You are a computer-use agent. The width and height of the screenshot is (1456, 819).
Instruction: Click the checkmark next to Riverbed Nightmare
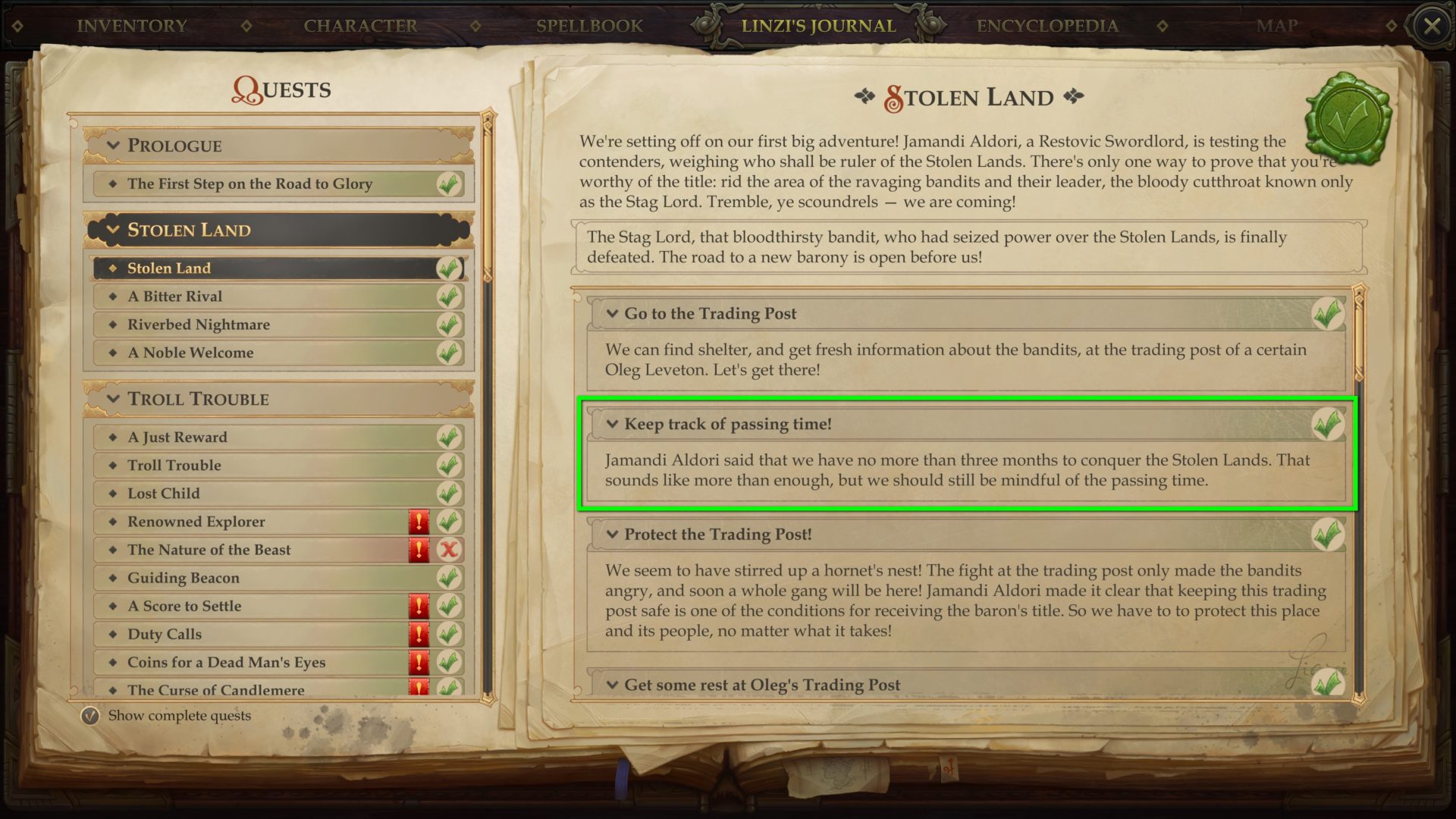pyautogui.click(x=448, y=325)
